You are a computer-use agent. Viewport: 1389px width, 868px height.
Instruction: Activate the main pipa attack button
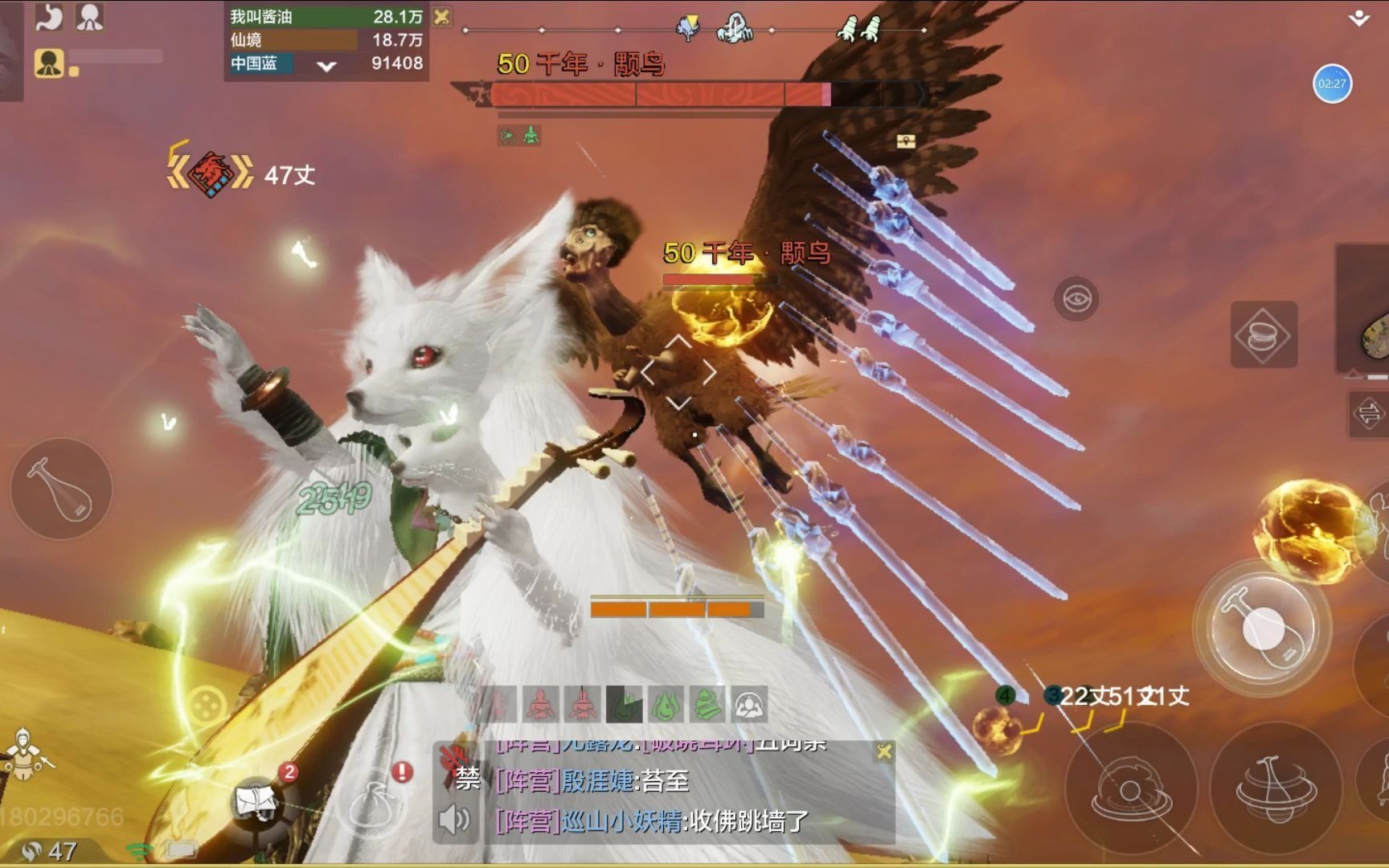click(1262, 628)
